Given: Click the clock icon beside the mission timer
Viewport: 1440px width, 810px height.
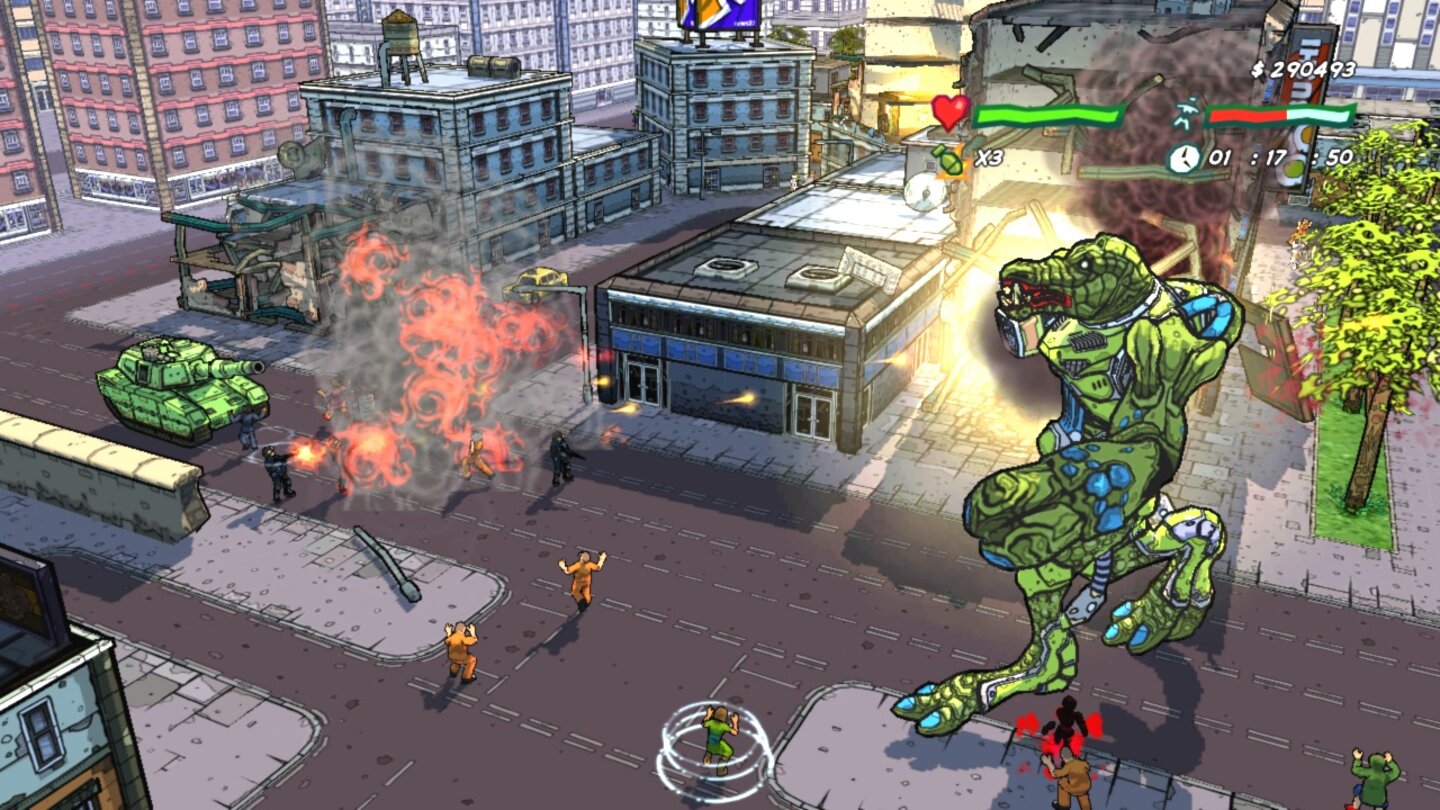Looking at the screenshot, I should click(x=1183, y=157).
